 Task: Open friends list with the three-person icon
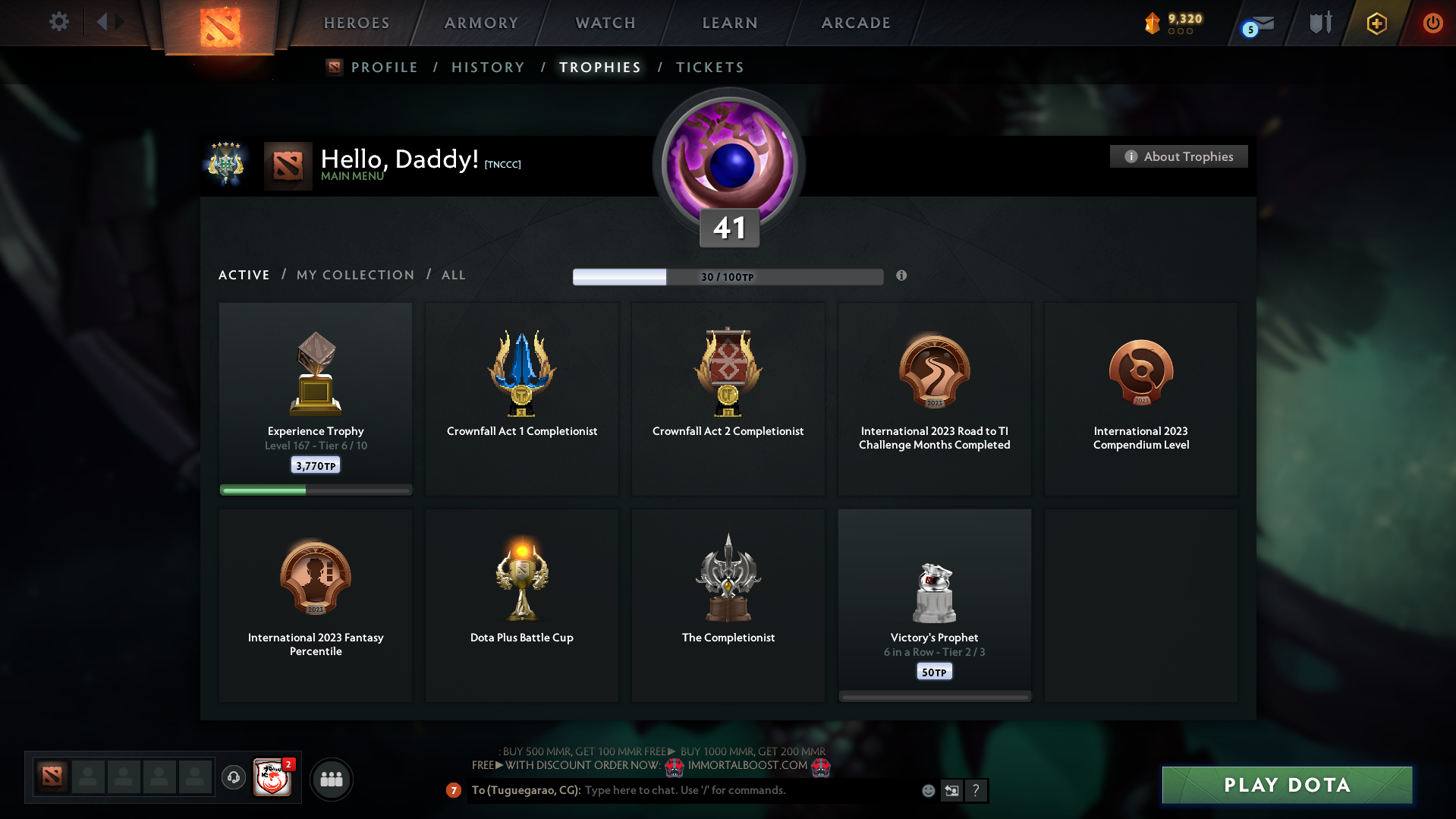tap(331, 778)
